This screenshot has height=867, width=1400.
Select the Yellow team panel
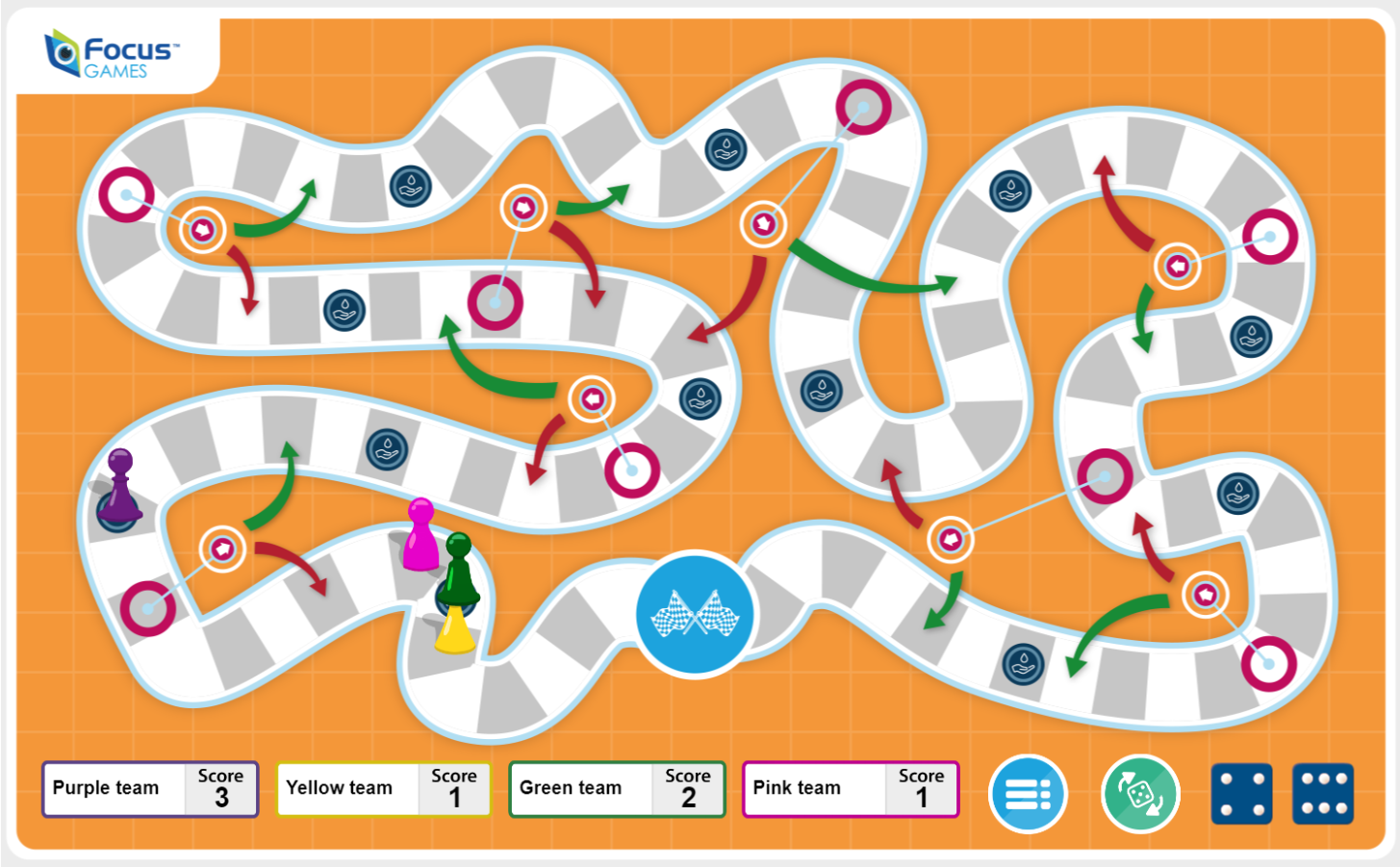tap(383, 789)
